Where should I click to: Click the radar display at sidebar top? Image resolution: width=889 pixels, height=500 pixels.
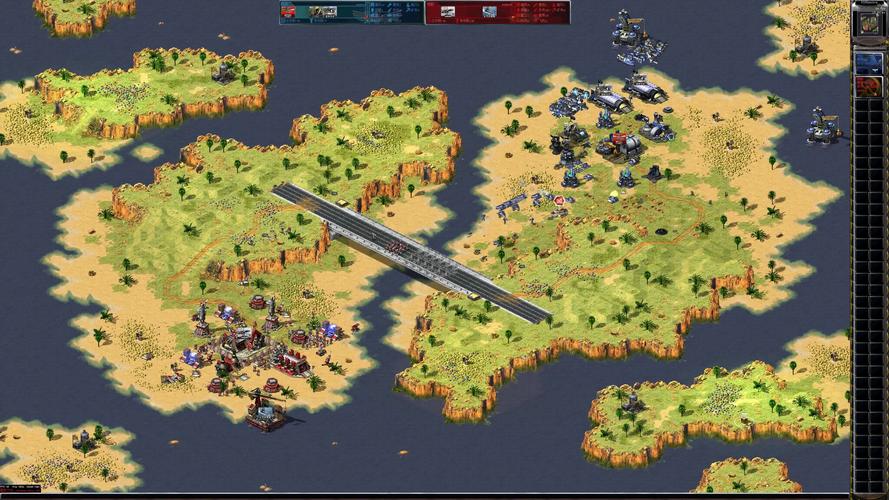[x=866, y=23]
